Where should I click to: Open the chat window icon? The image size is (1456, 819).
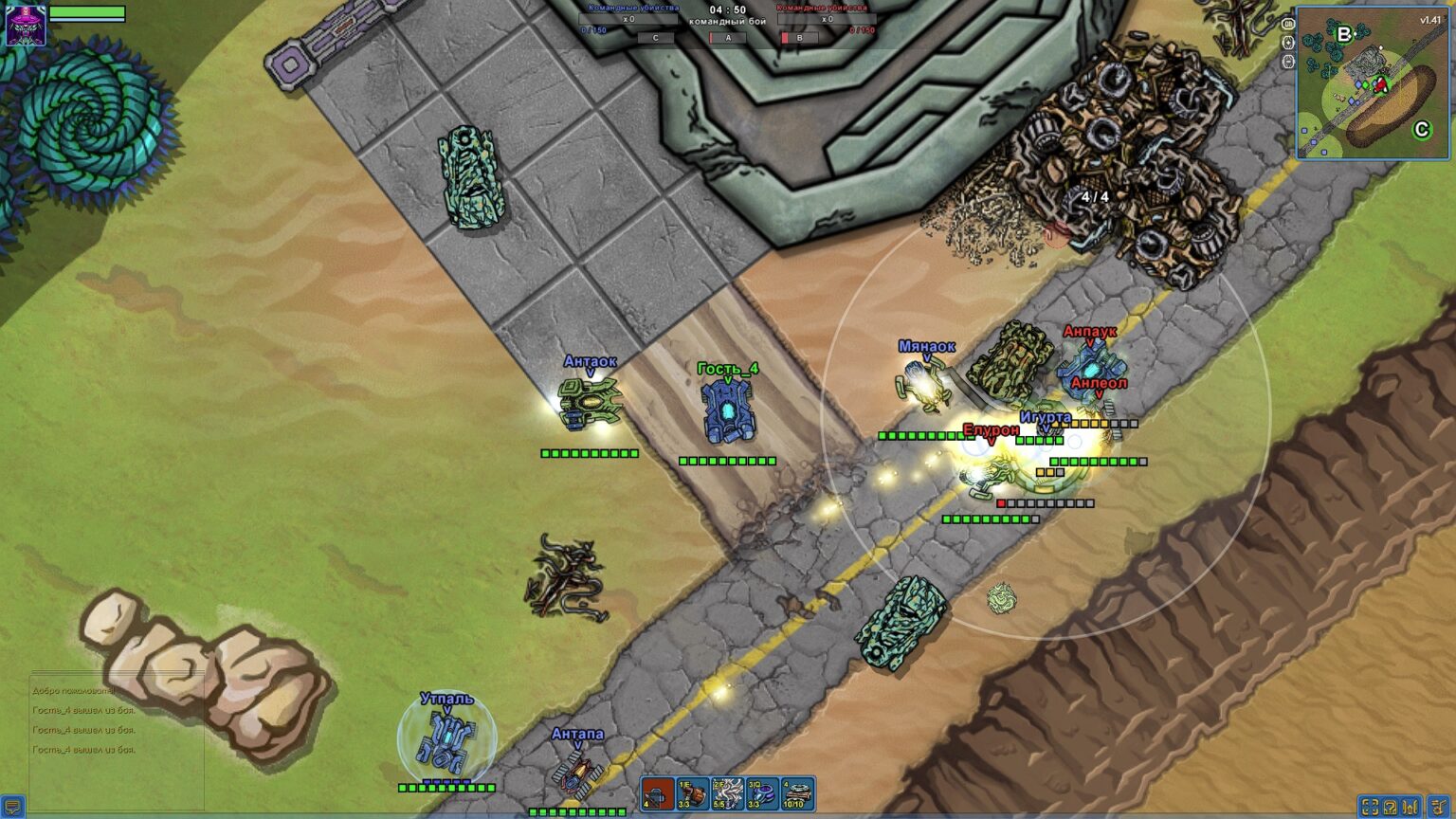coord(12,807)
